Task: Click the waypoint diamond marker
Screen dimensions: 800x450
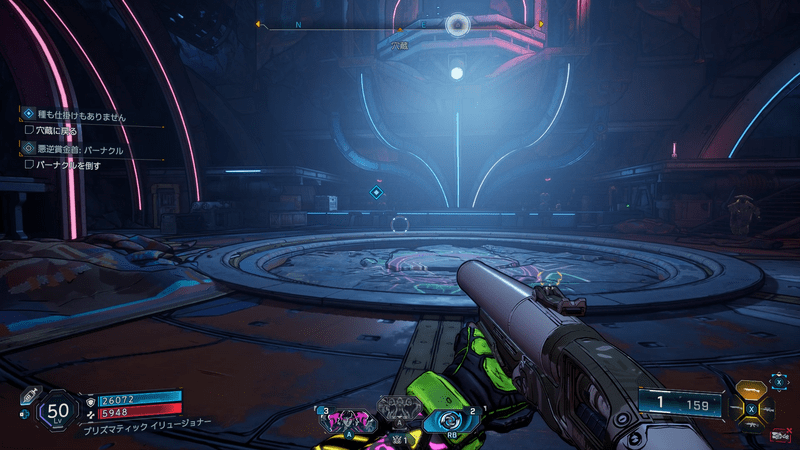Action: click(x=377, y=191)
